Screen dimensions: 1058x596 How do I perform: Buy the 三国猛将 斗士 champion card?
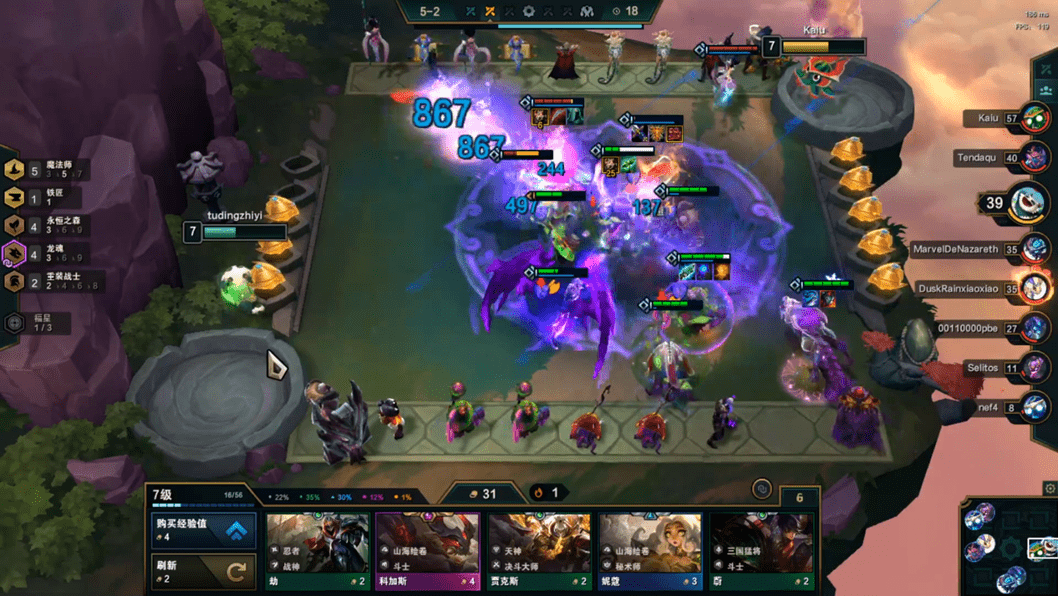pyautogui.click(x=762, y=550)
